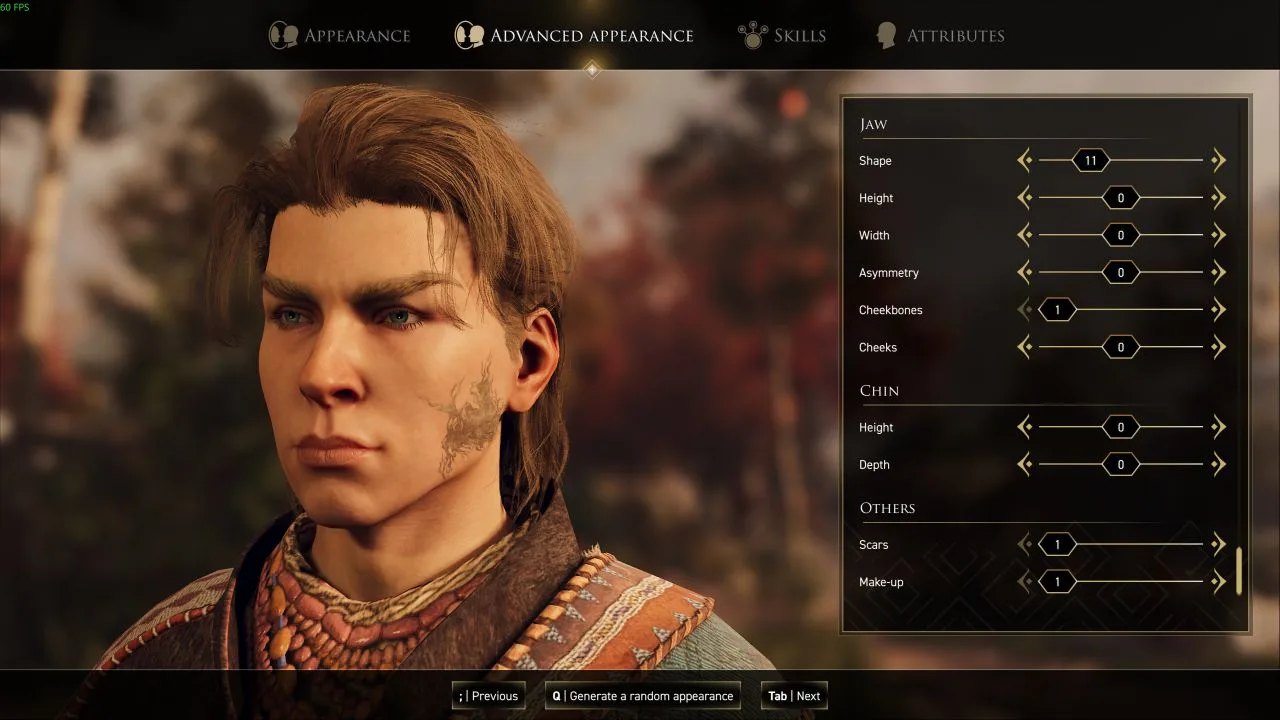The image size is (1280, 720).
Task: Go to the Attributes tab
Action: [940, 36]
